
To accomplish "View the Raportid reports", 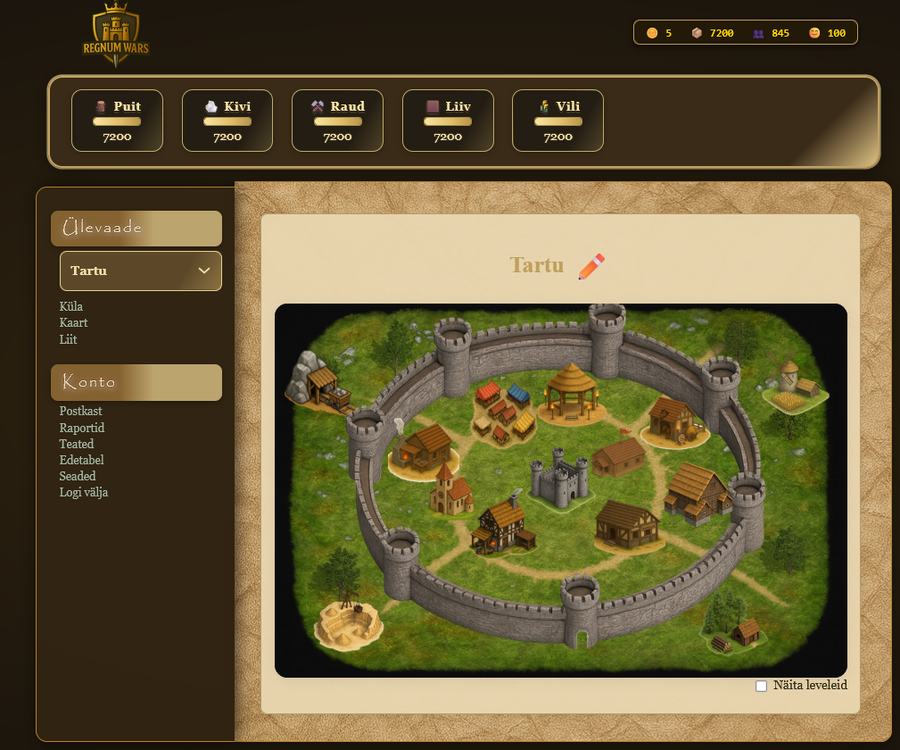I will pos(82,428).
